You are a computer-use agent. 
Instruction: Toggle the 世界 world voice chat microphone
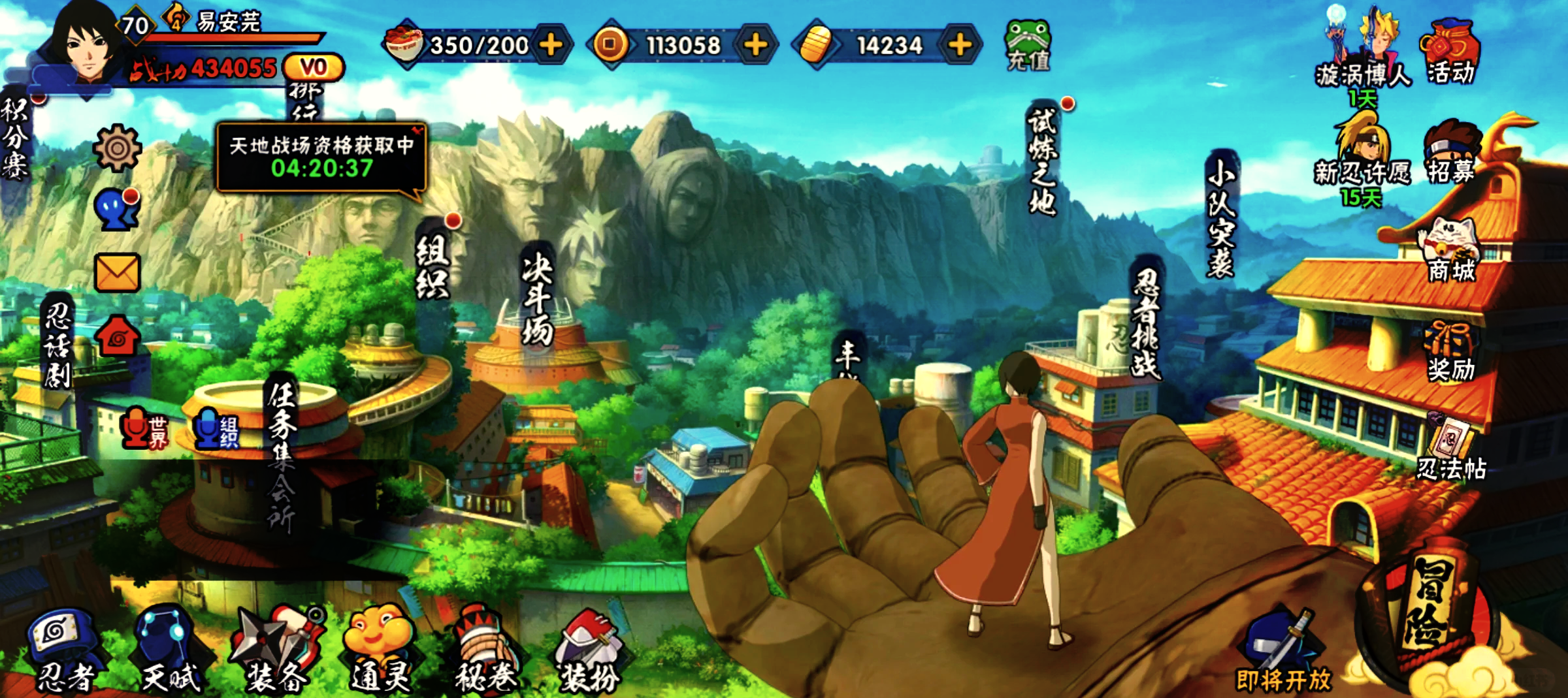[145, 430]
